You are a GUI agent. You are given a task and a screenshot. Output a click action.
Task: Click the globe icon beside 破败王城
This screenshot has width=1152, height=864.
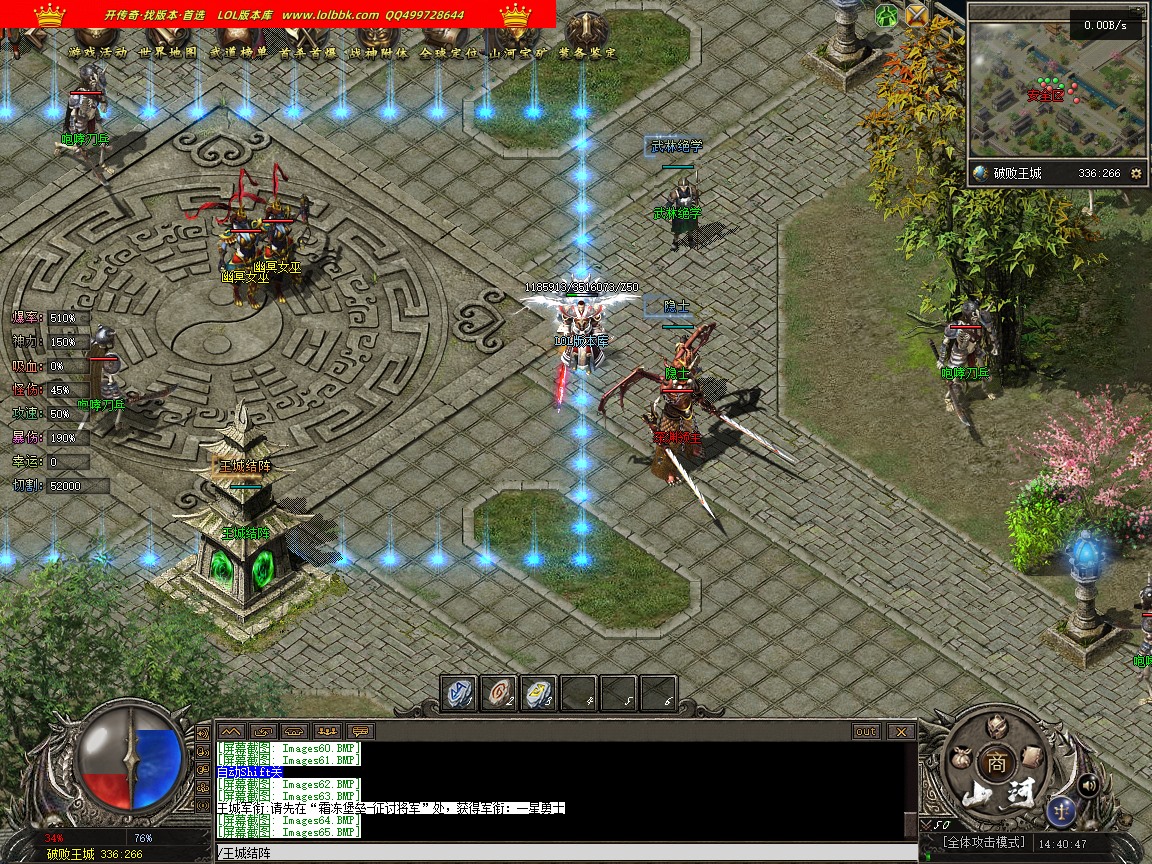tap(980, 173)
